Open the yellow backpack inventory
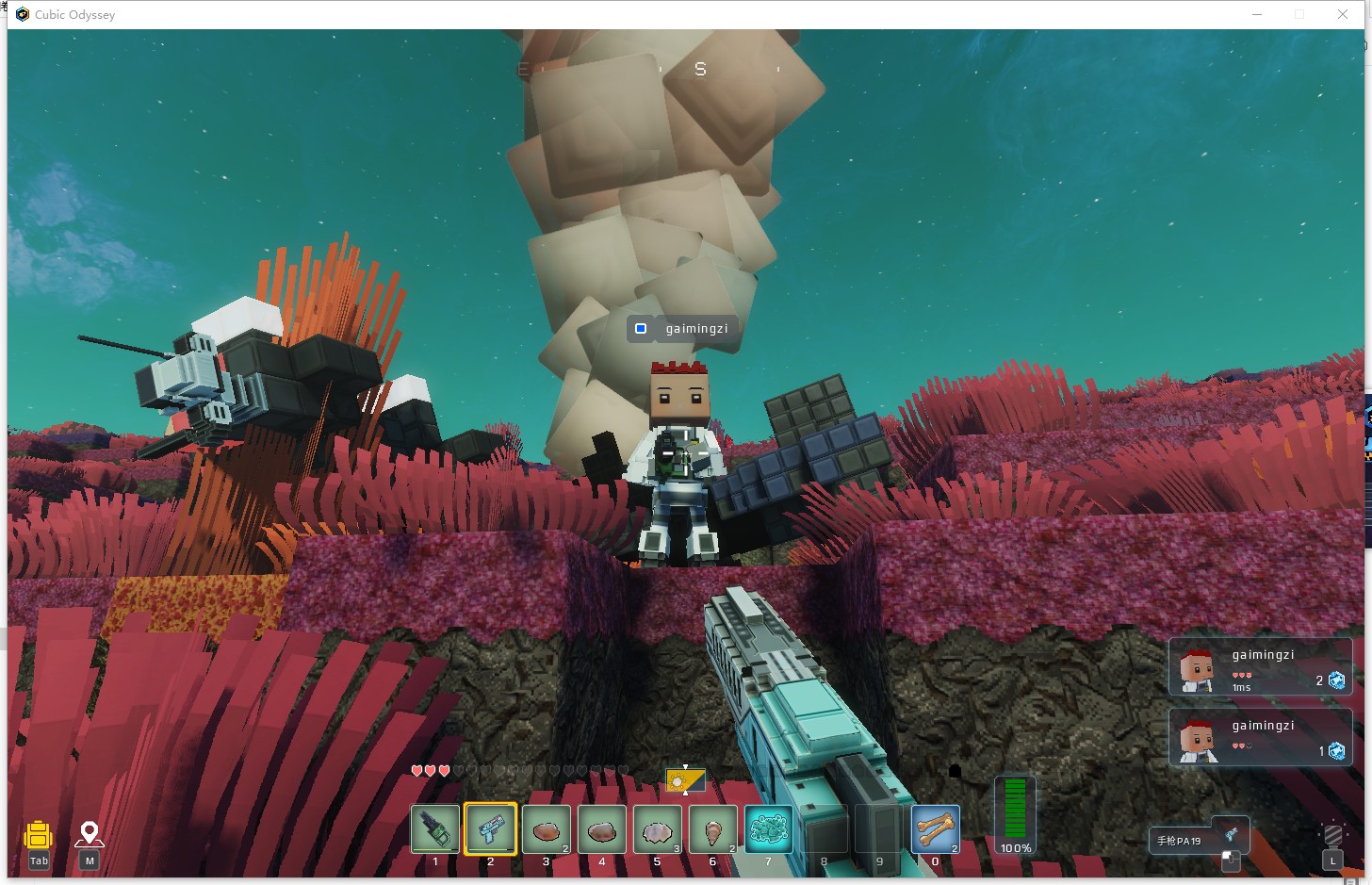1372x885 pixels. [39, 836]
